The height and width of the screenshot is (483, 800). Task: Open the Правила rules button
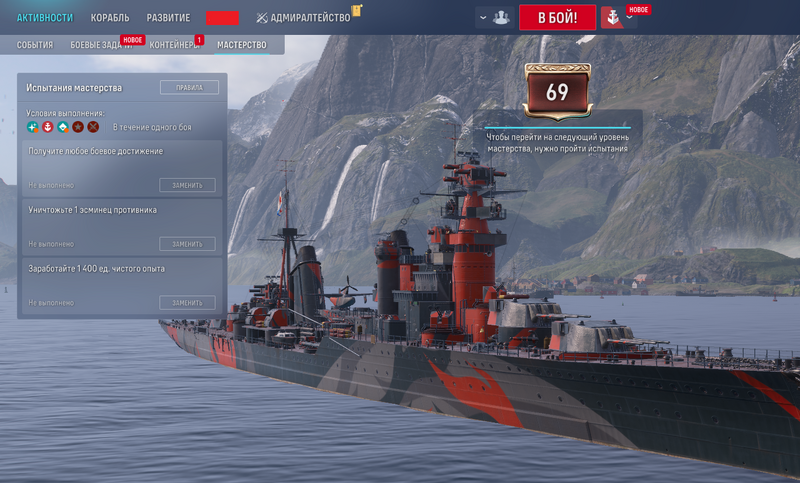(189, 87)
